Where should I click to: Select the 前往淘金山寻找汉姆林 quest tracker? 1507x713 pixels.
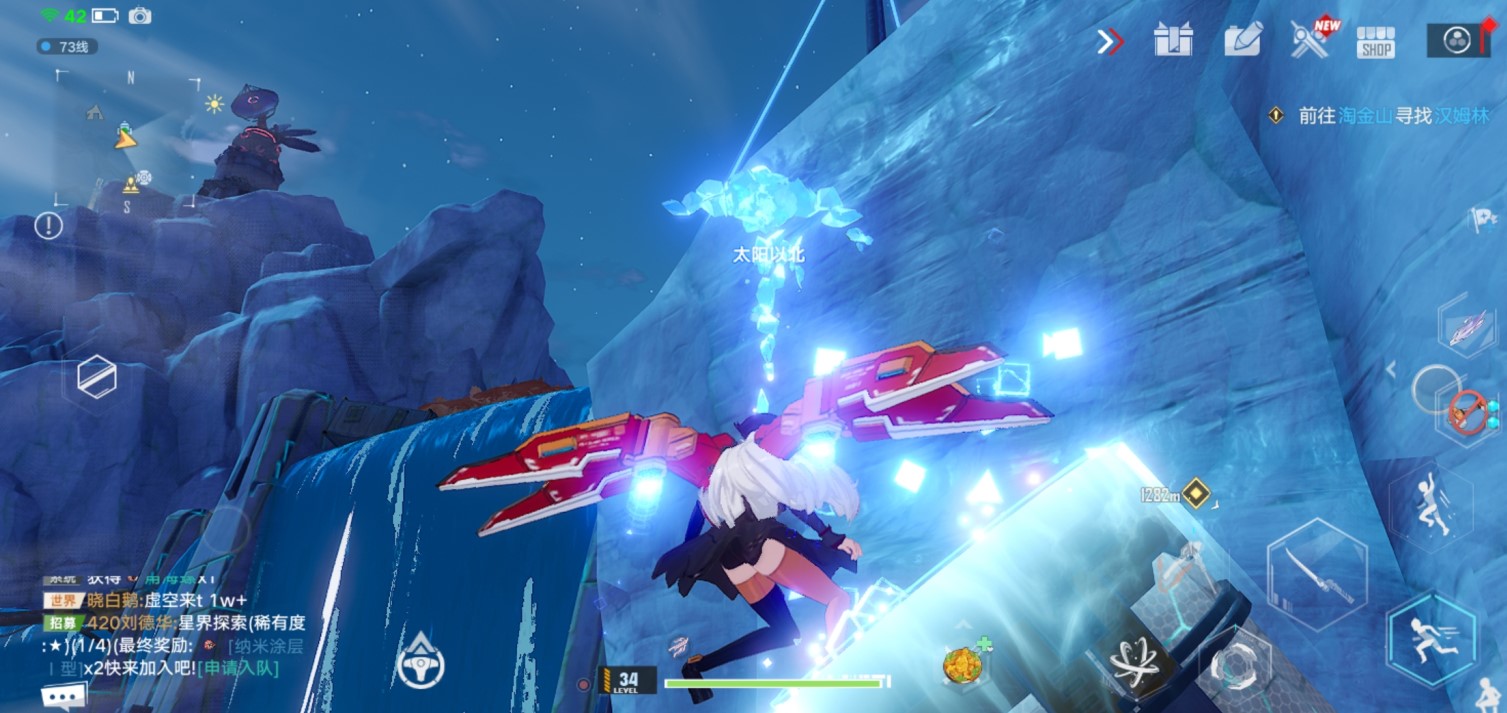pos(1382,116)
